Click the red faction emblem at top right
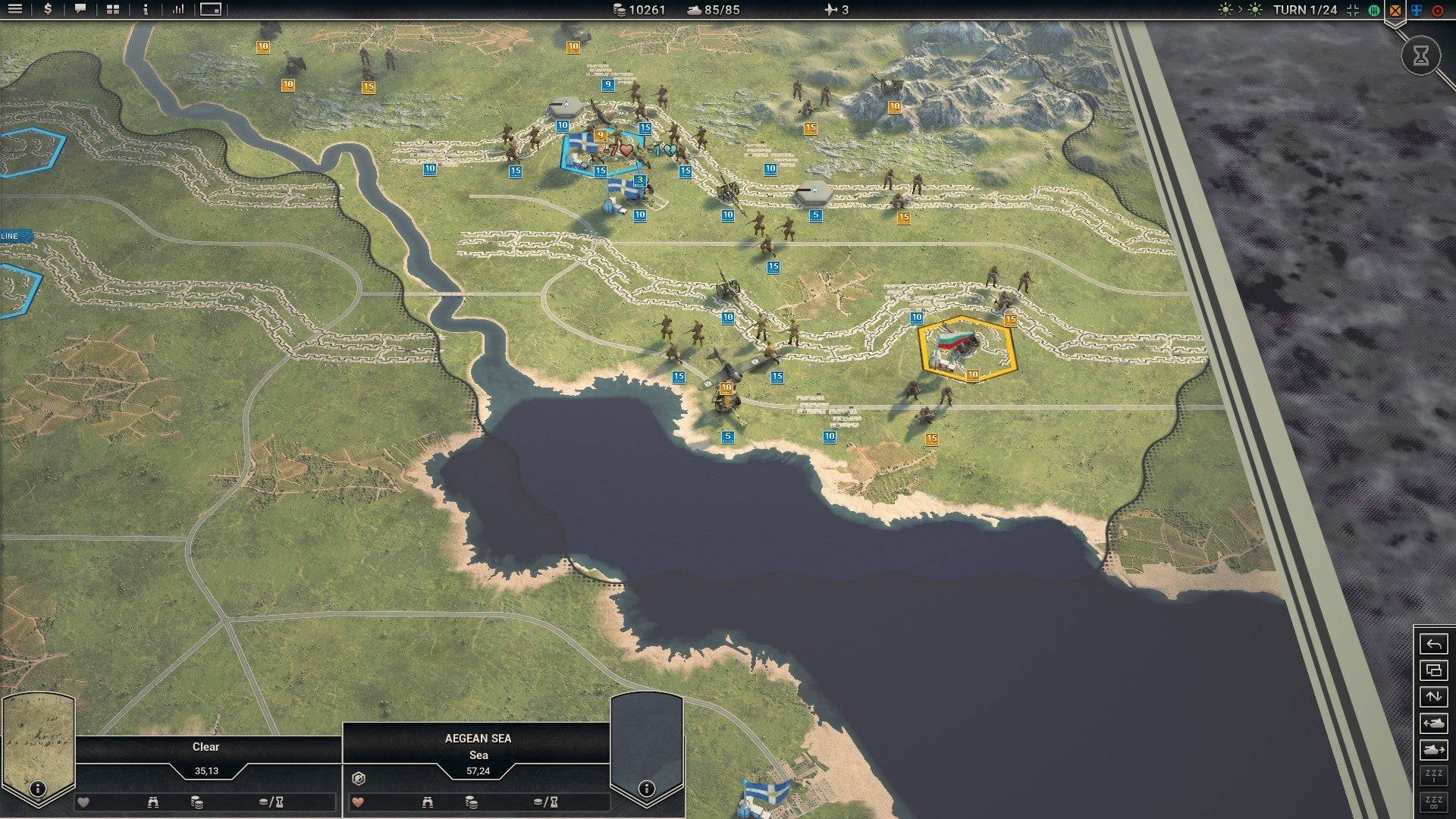This screenshot has height=819, width=1456. point(1437,11)
